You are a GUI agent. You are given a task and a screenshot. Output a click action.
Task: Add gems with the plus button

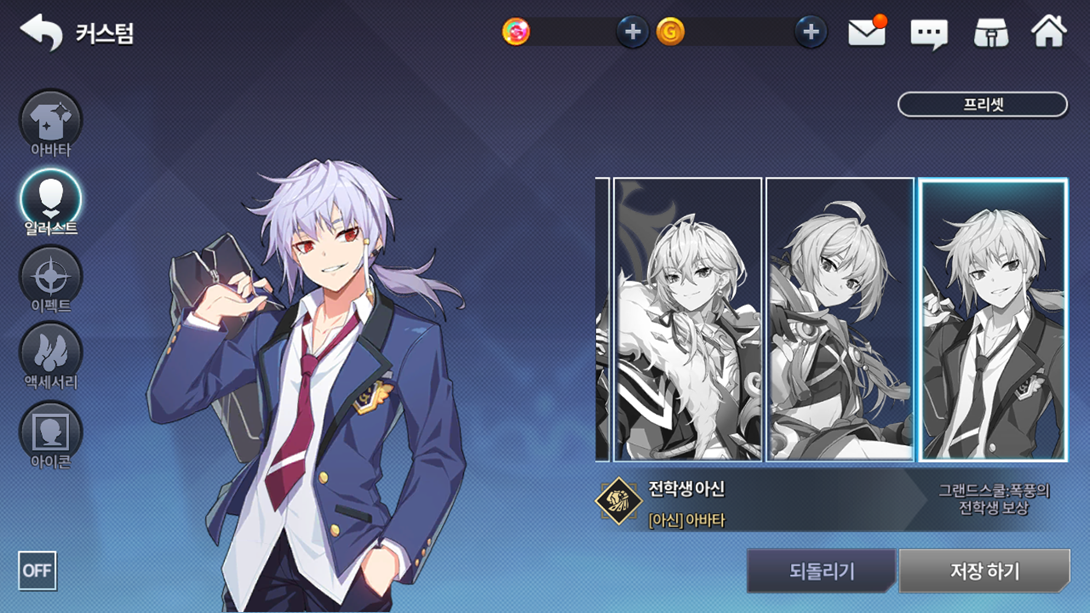[632, 32]
